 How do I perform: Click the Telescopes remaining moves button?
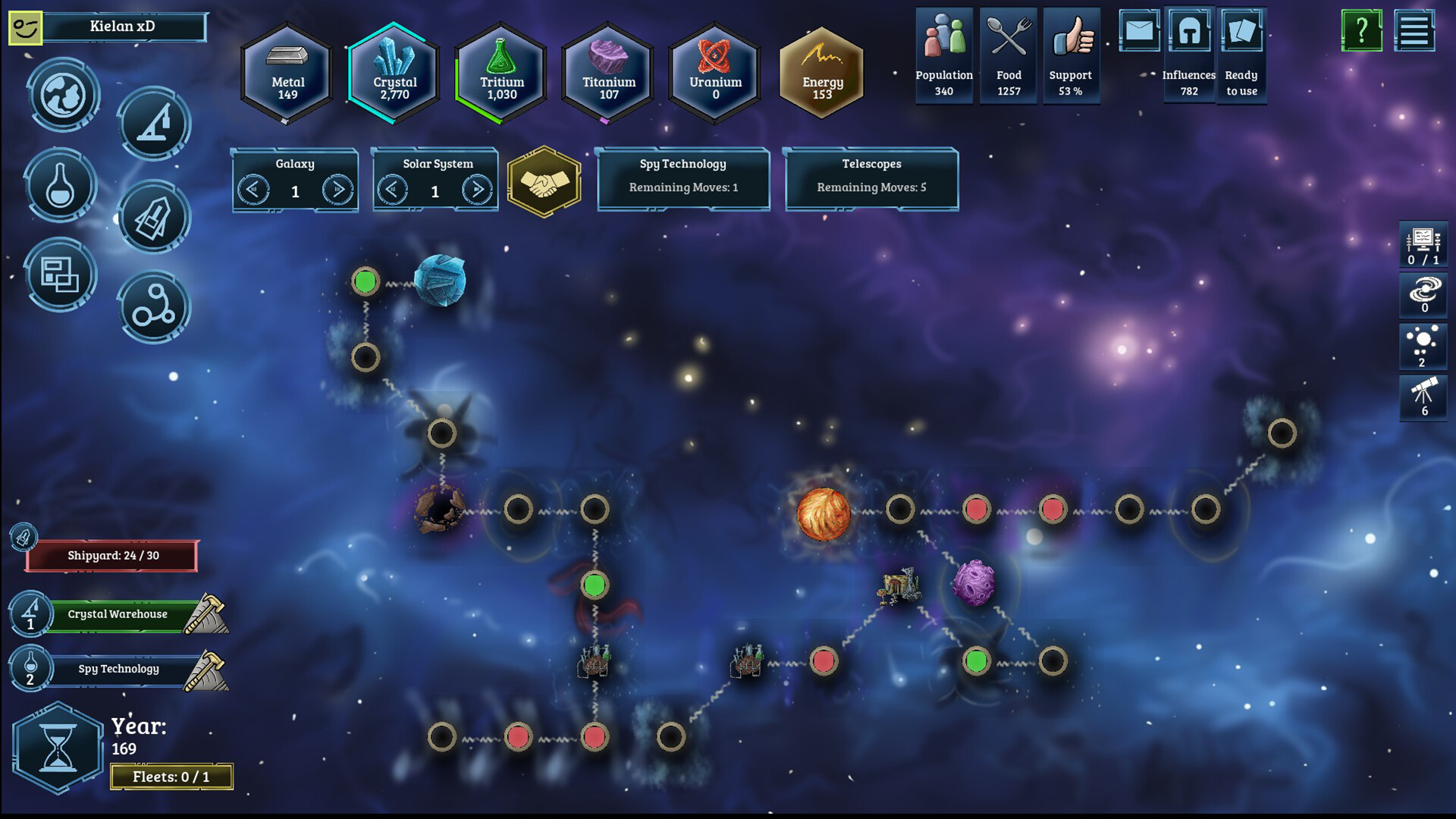(871, 180)
